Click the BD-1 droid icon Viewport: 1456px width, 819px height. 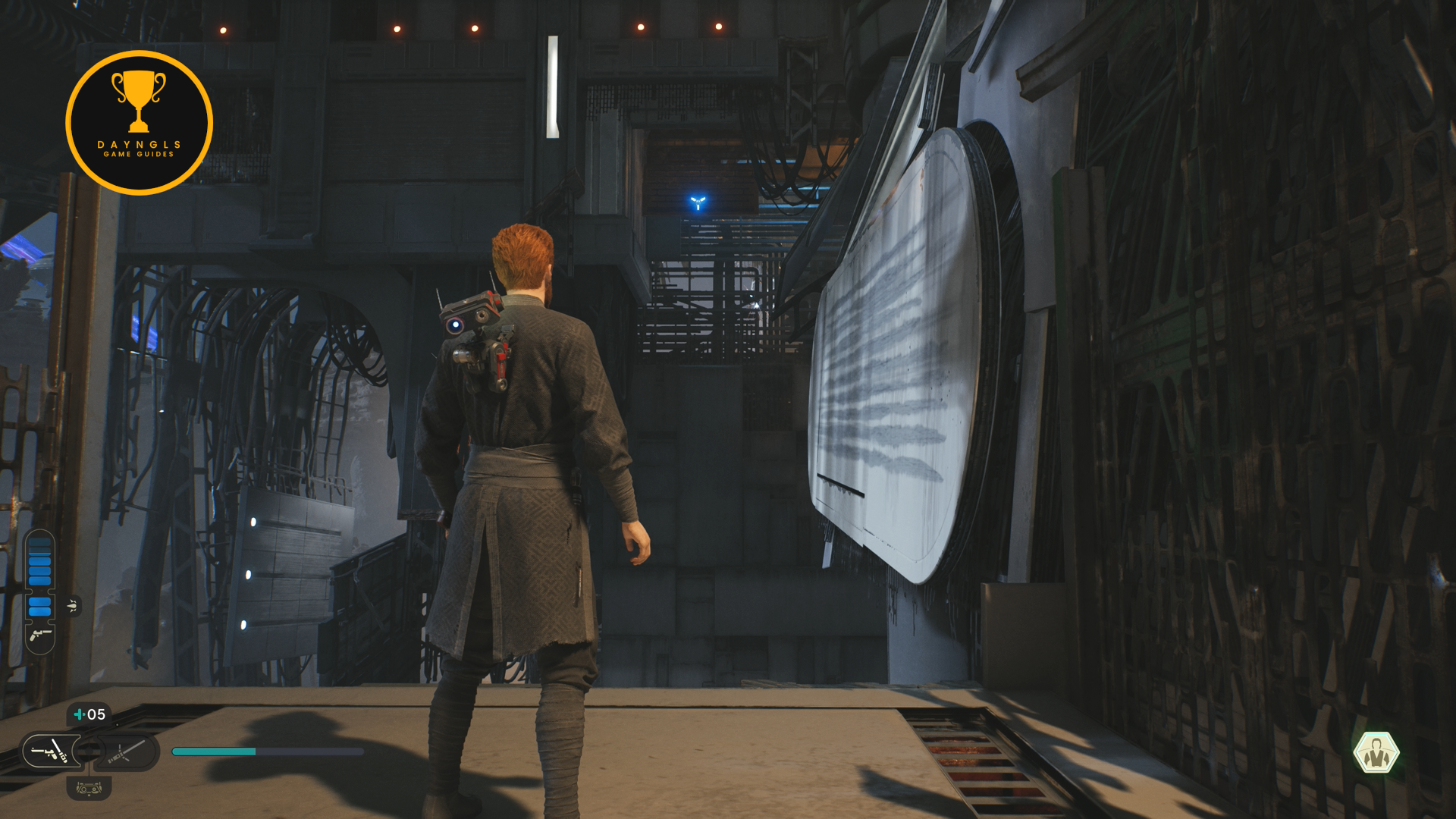89,789
